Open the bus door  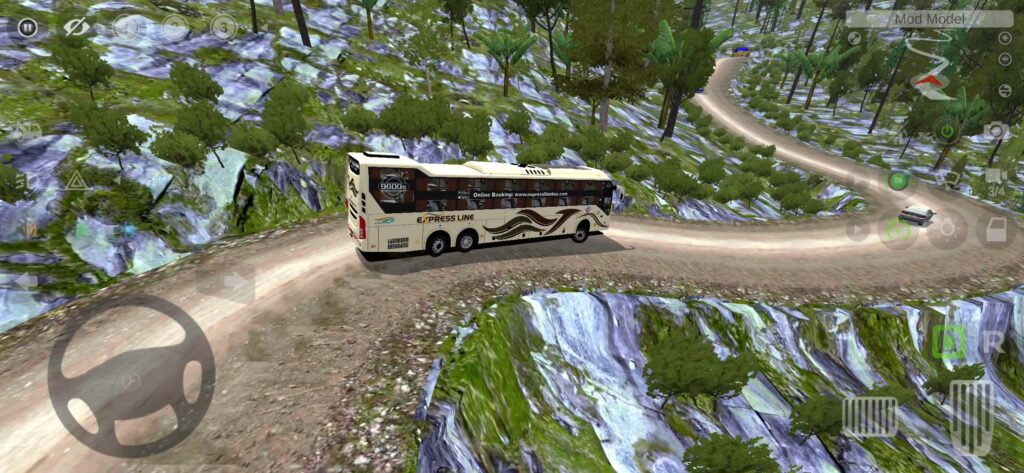(x=995, y=230)
